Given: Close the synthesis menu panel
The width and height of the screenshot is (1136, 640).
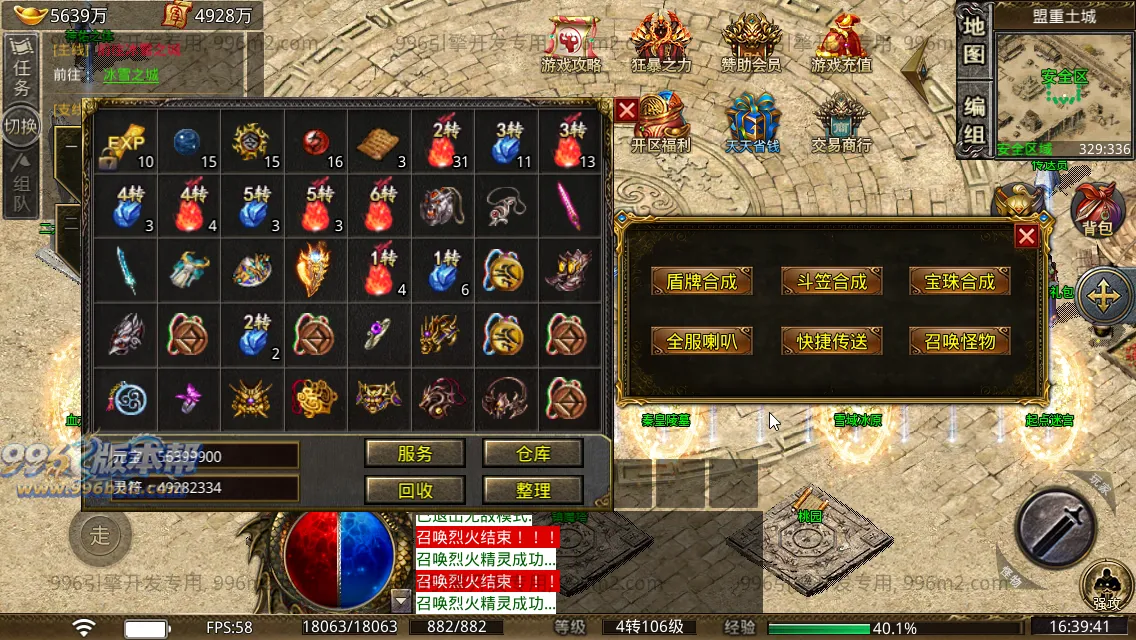Looking at the screenshot, I should tap(1026, 236).
